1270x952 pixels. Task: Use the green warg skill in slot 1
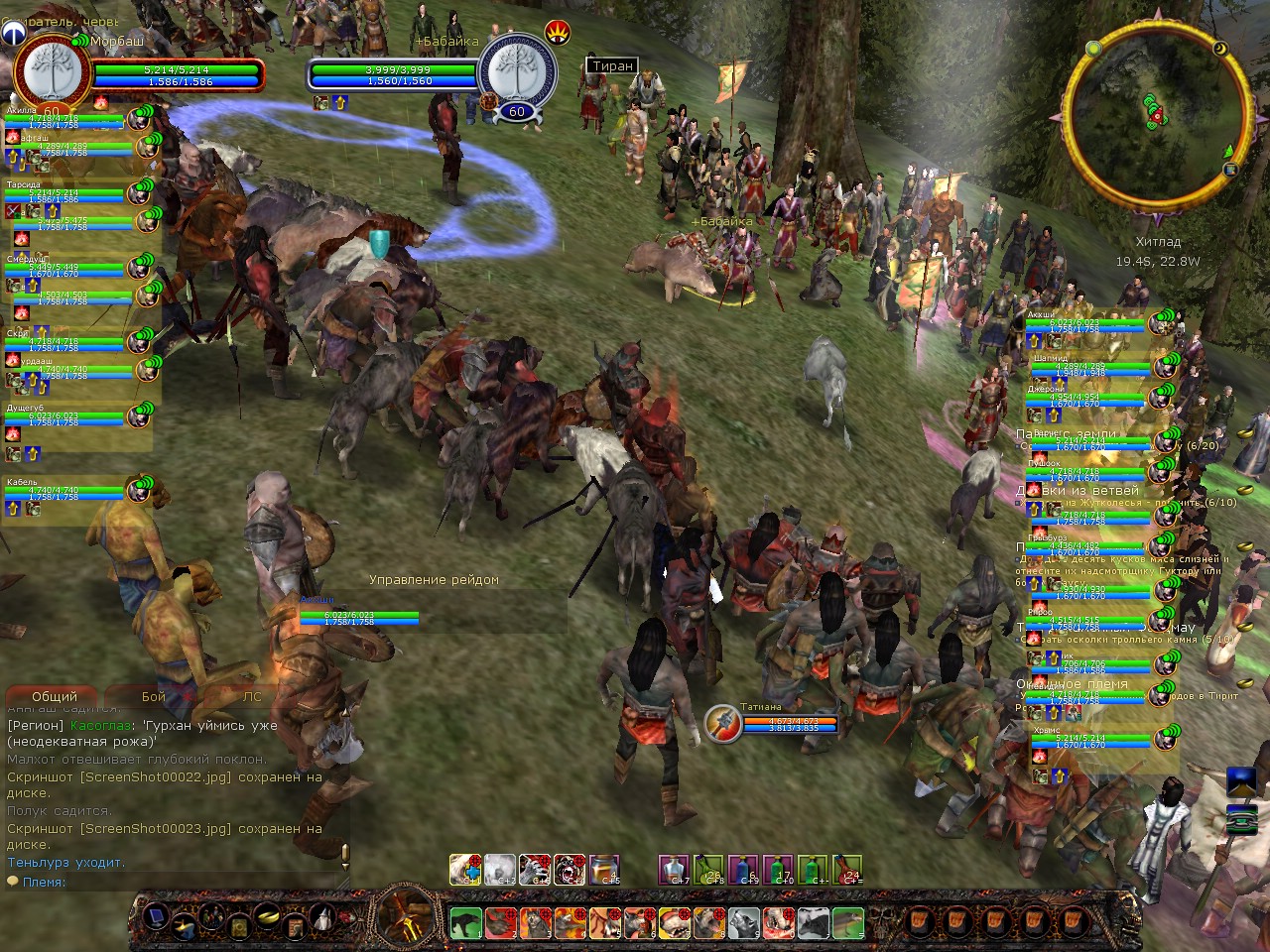(465, 923)
